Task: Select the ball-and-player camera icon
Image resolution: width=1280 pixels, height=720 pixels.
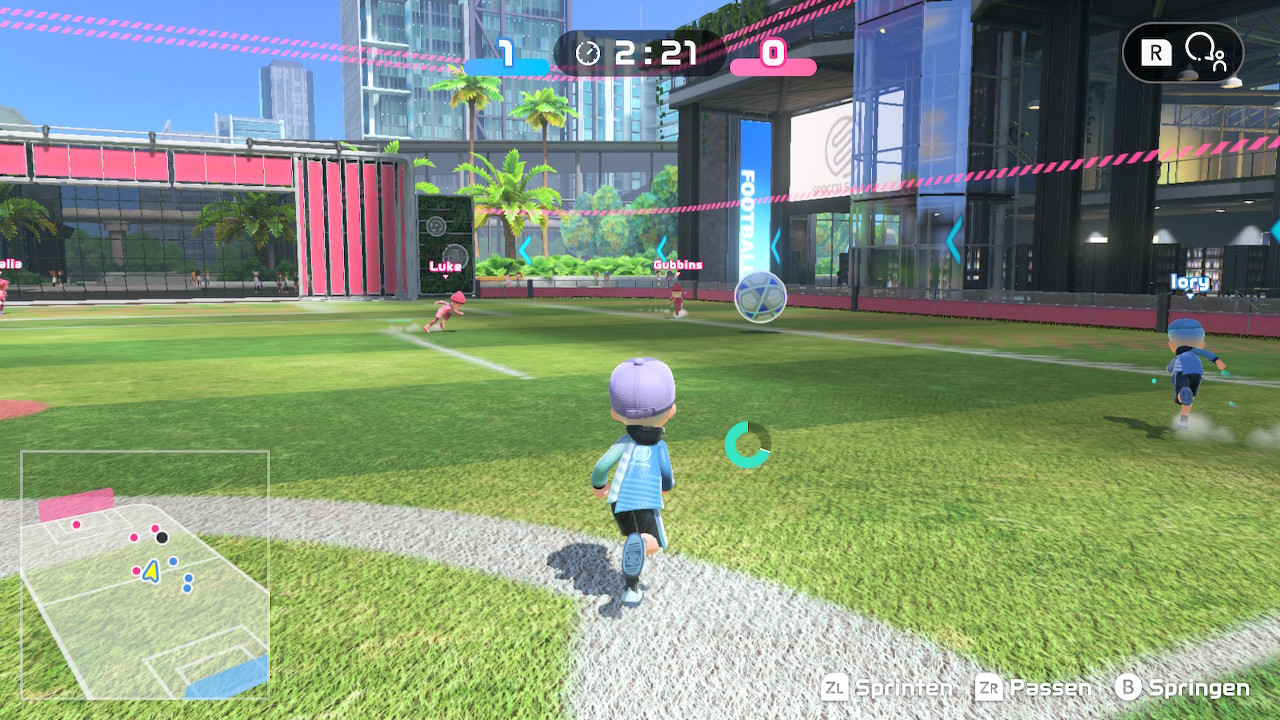Action: [1205, 52]
